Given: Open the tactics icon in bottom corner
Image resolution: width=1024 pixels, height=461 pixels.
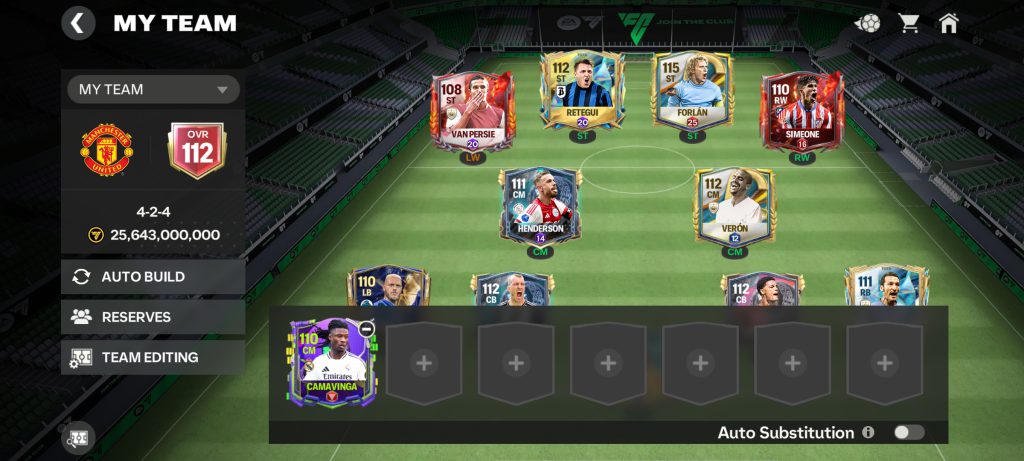Looking at the screenshot, I should pos(79,438).
